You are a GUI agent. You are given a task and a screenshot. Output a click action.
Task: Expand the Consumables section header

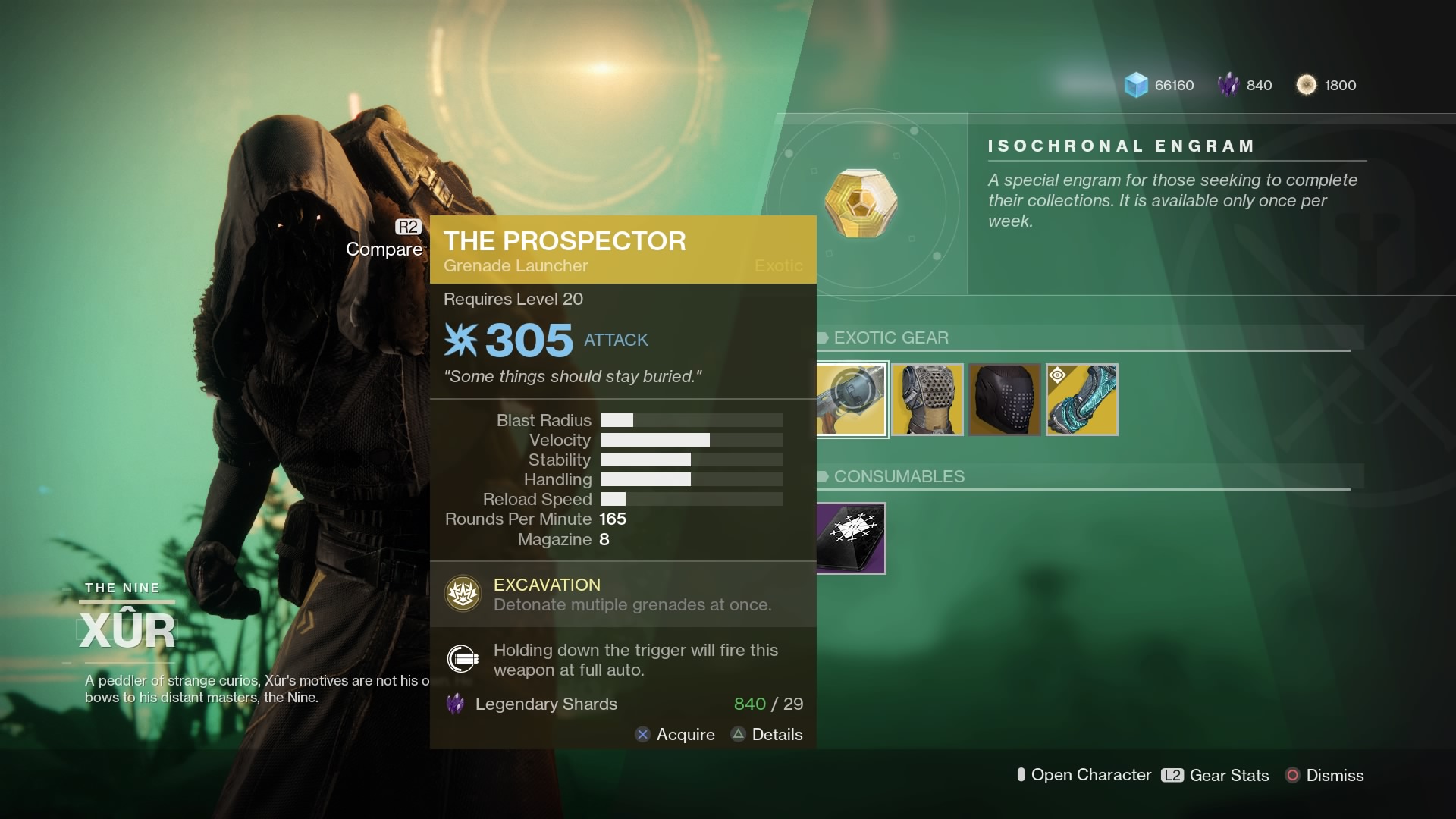click(899, 476)
